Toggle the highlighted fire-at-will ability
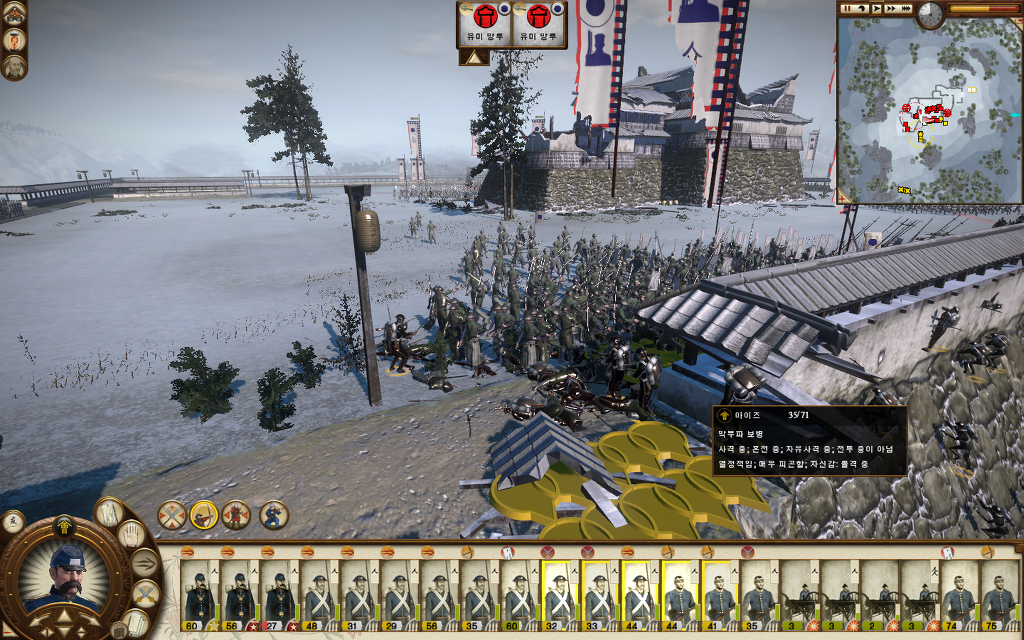This screenshot has height=640, width=1024. pyautogui.click(x=204, y=515)
